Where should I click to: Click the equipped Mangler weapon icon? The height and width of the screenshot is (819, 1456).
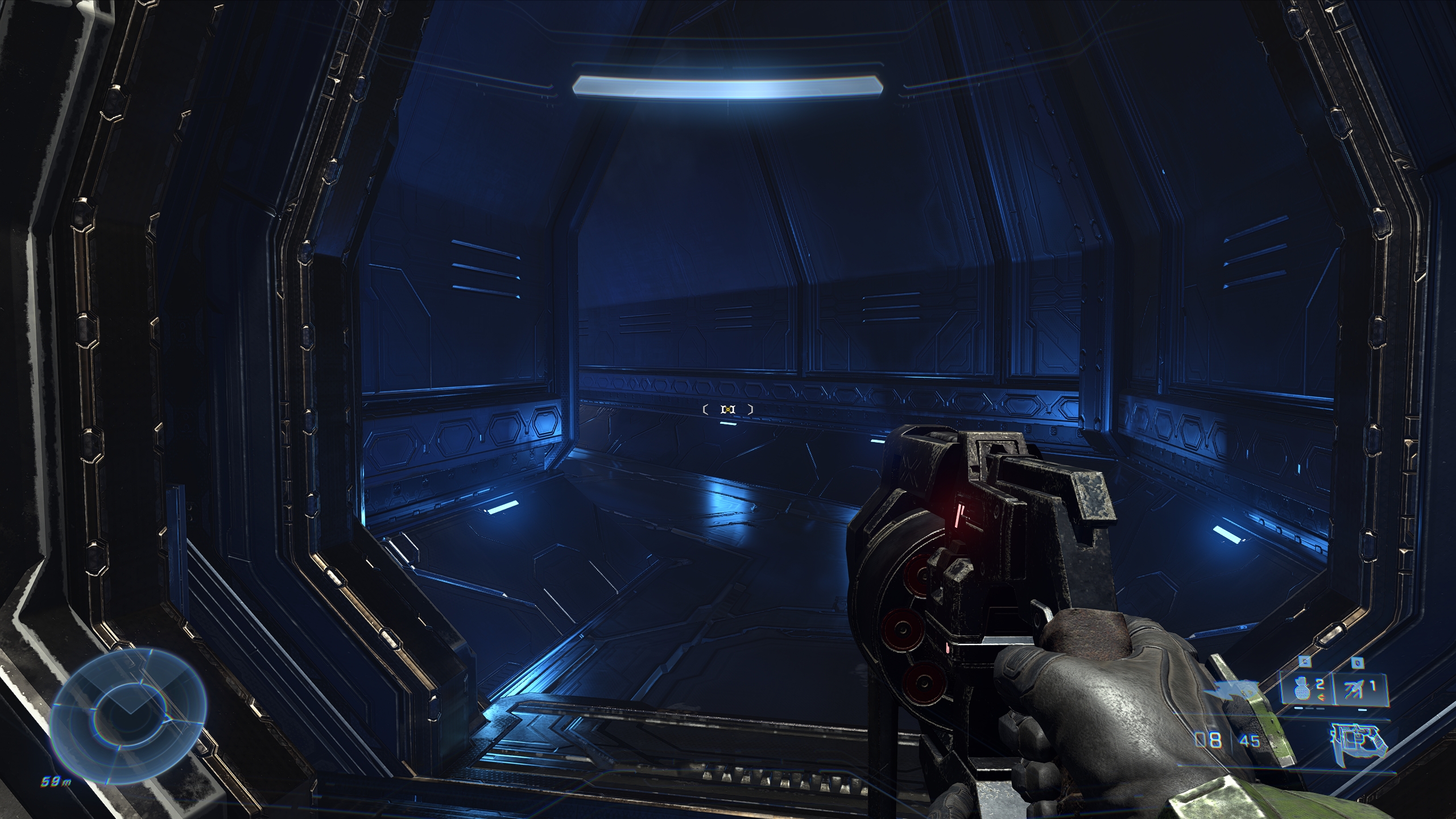click(x=1357, y=741)
